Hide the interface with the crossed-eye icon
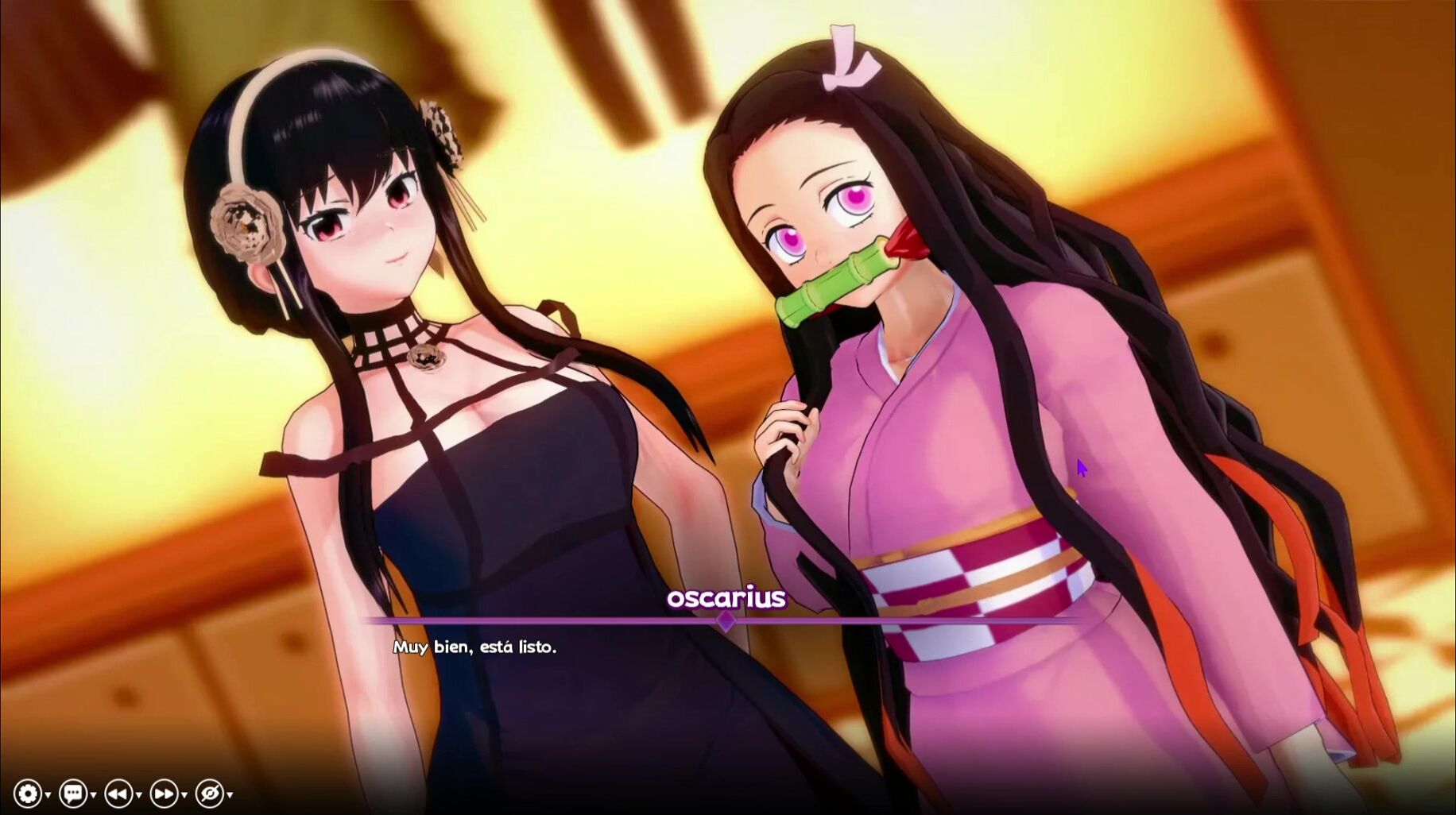Viewport: 1456px width, 815px height. click(209, 793)
